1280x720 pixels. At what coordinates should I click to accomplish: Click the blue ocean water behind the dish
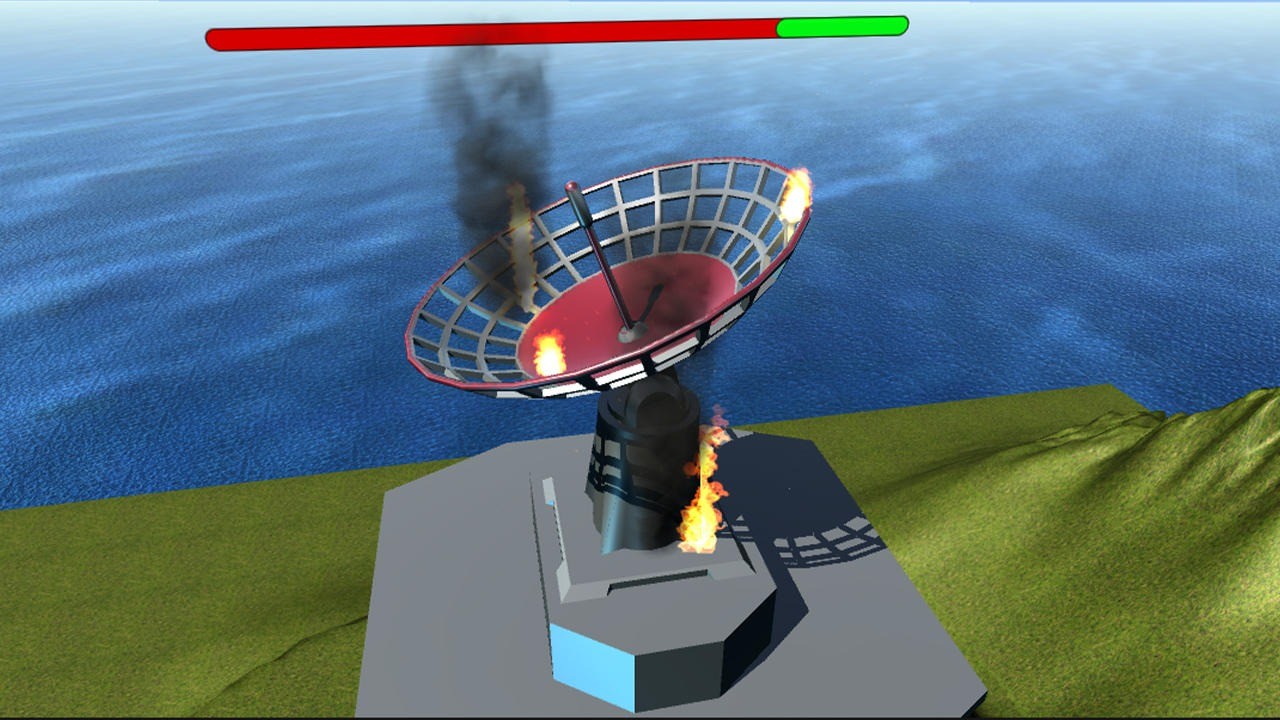1000,250
